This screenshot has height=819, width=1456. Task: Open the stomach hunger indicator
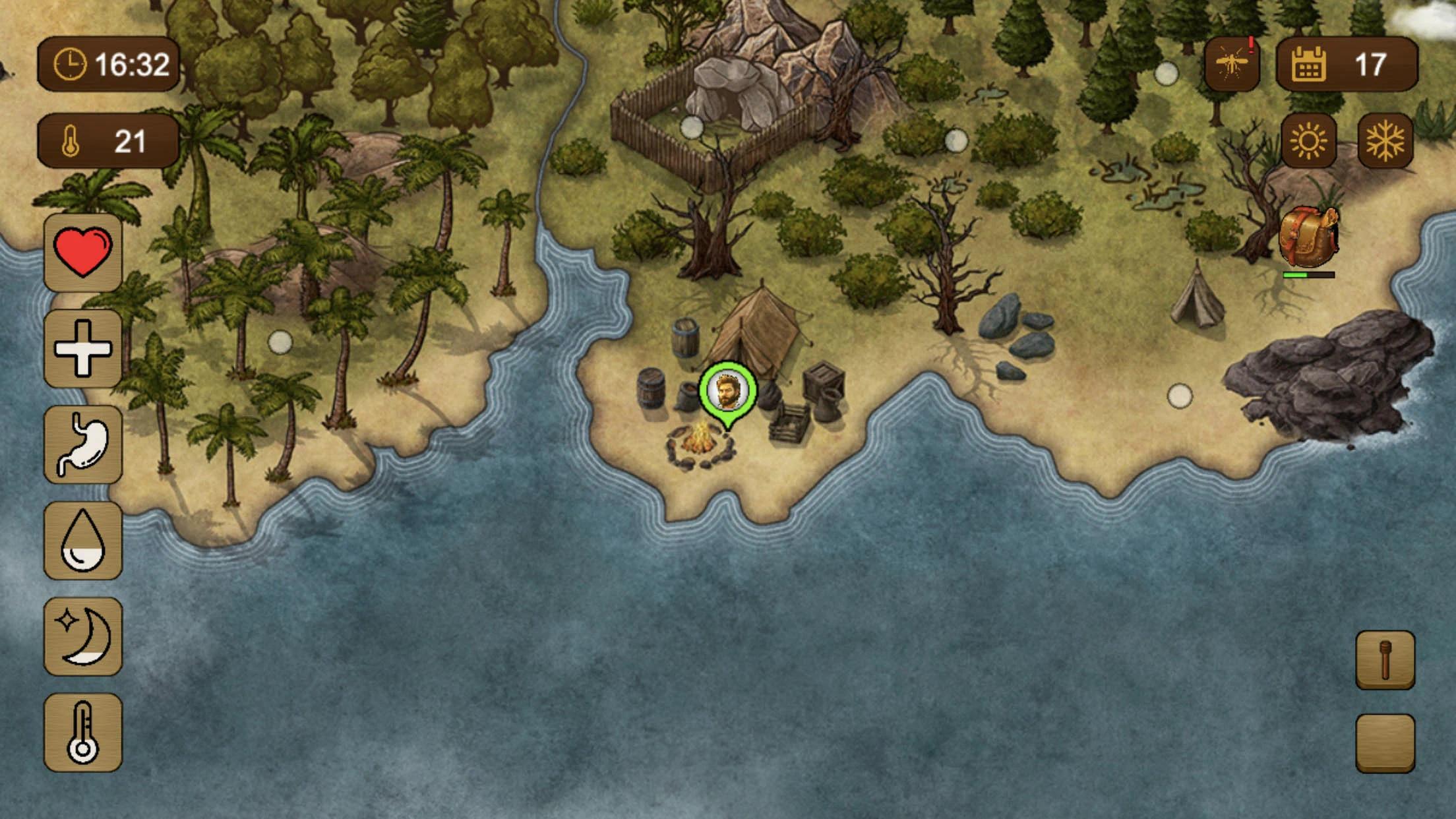(83, 444)
